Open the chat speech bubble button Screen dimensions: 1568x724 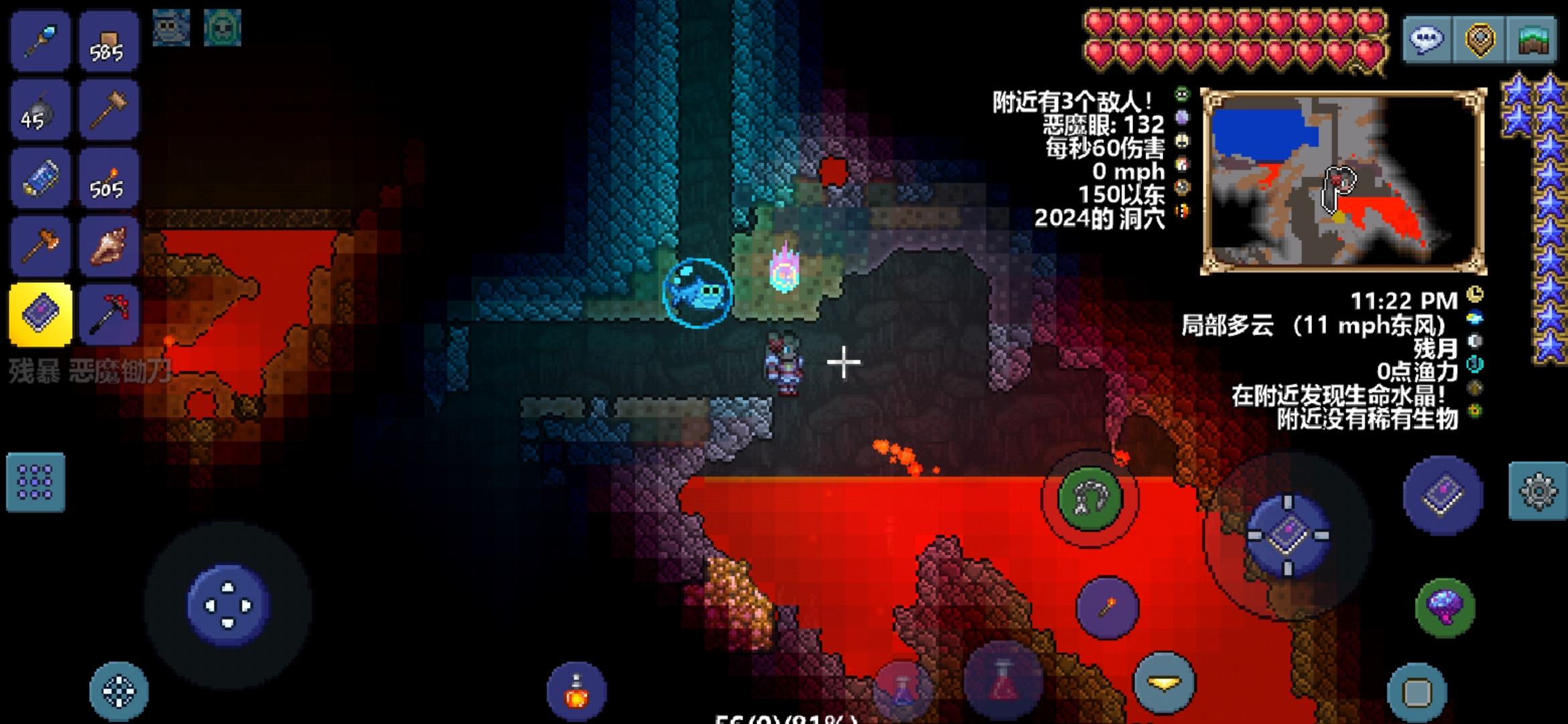coord(1427,40)
